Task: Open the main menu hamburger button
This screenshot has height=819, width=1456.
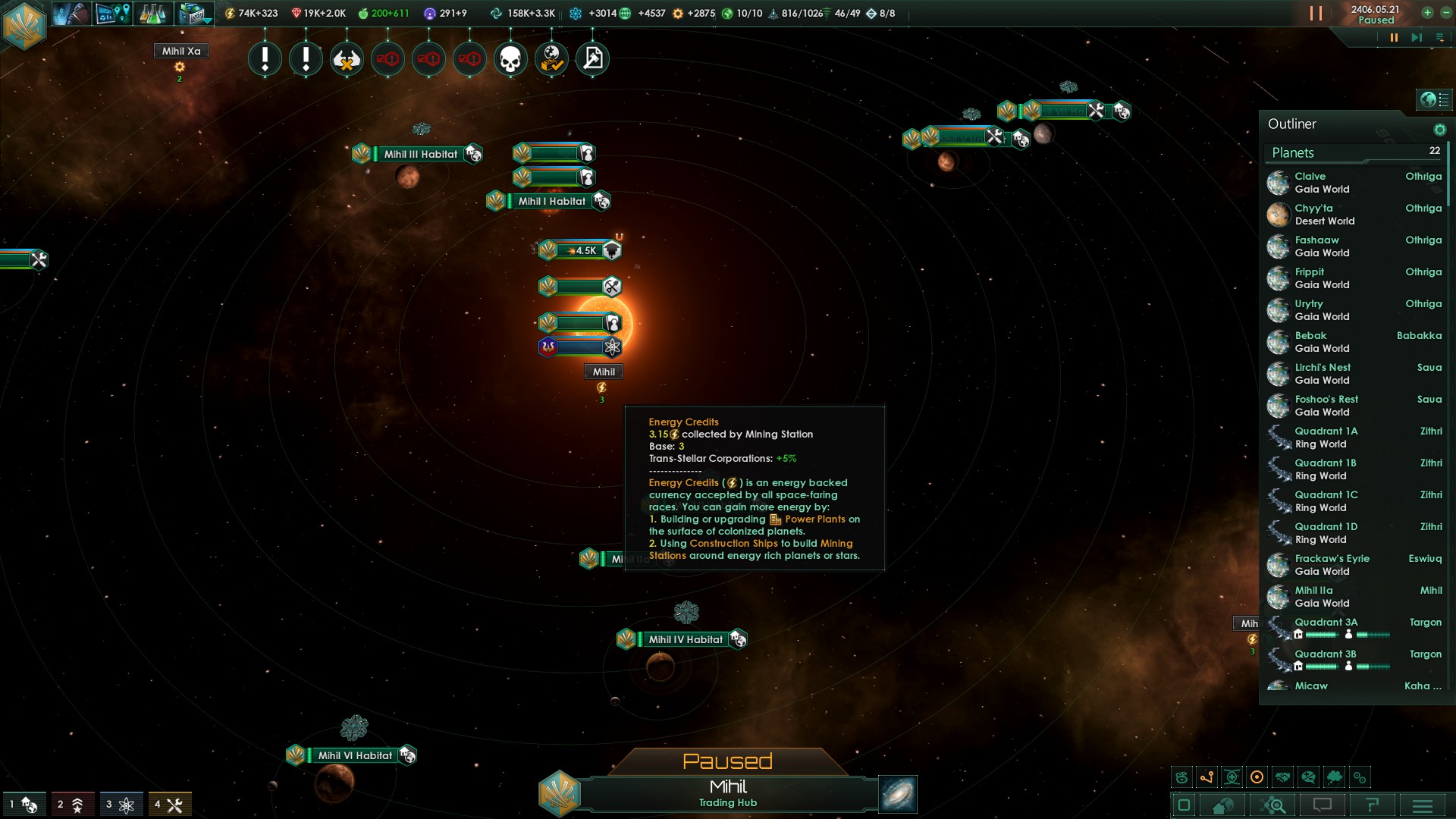Action: click(x=1423, y=805)
